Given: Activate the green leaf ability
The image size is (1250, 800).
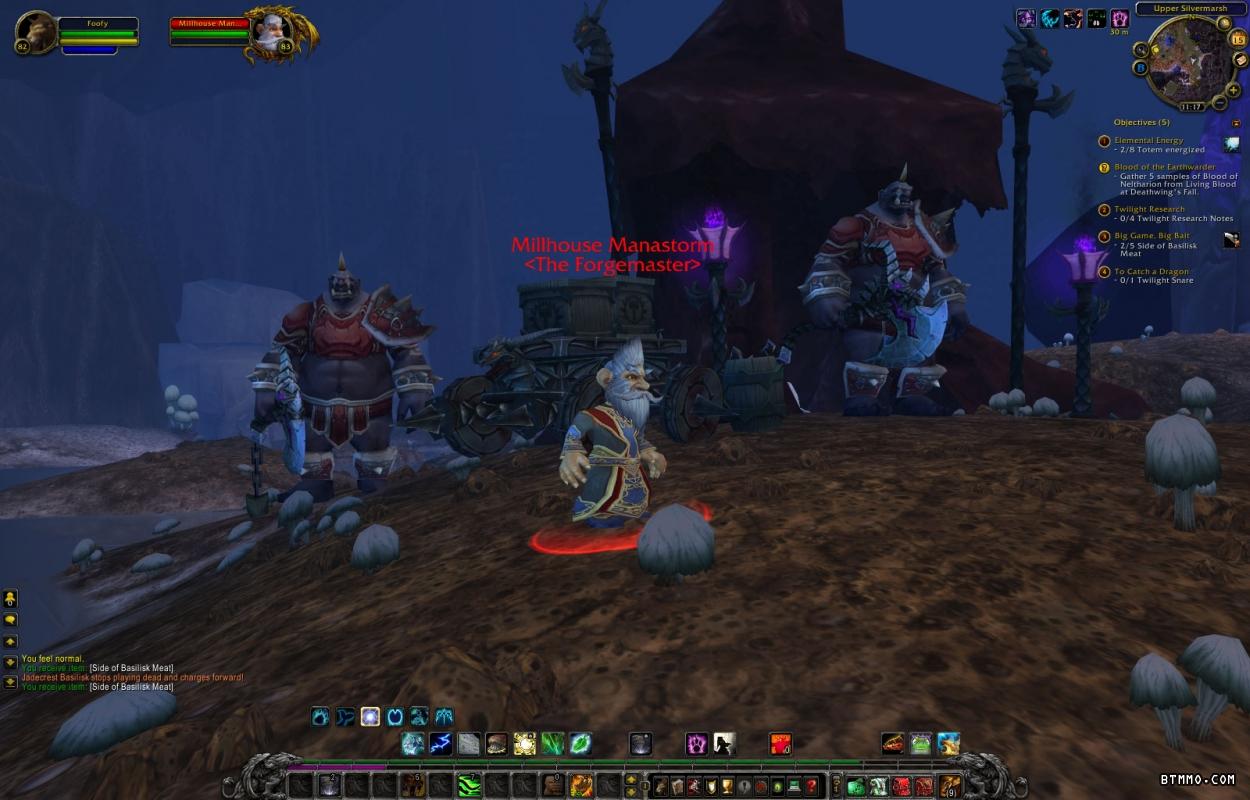Looking at the screenshot, I should 581,743.
